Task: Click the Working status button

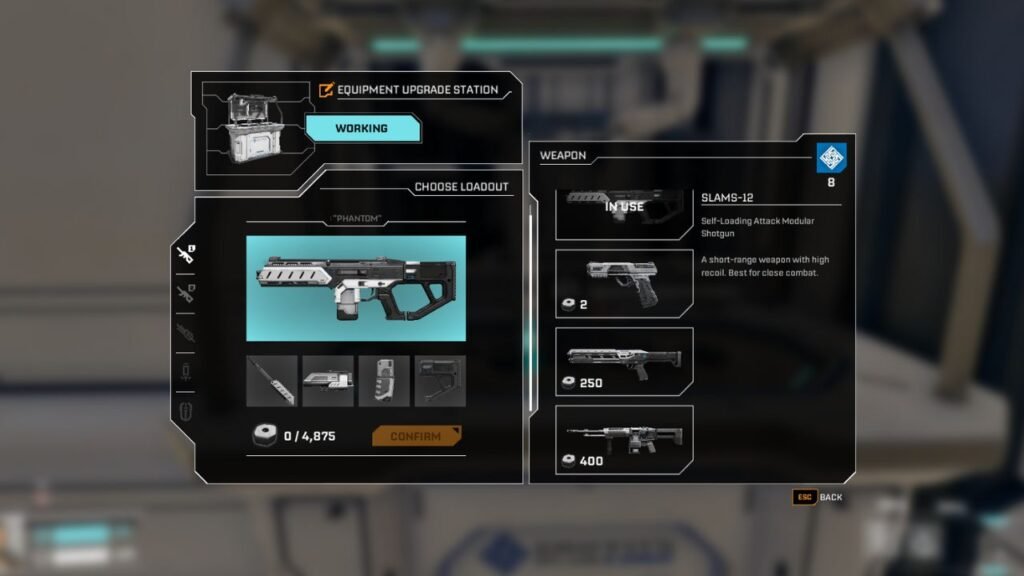Action: (x=361, y=128)
